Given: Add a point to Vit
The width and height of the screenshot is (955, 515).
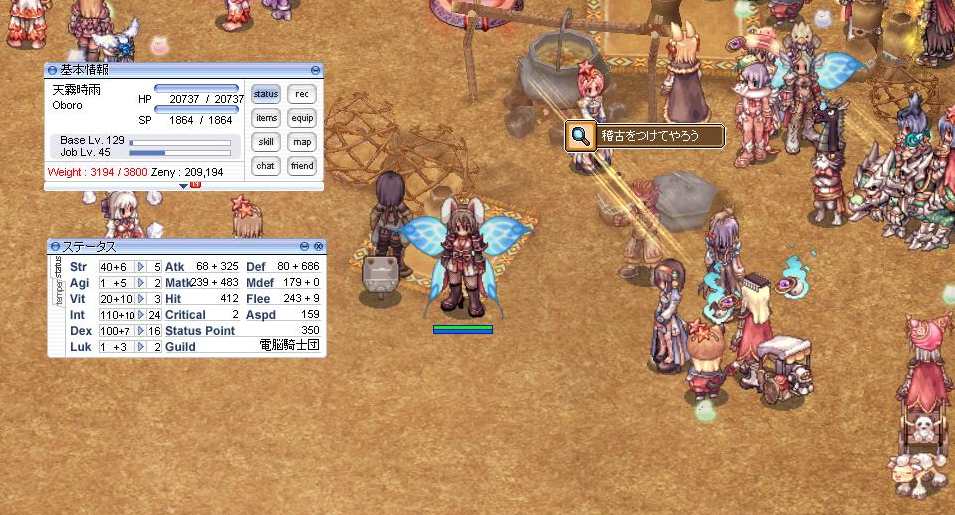Looking at the screenshot, I should 141,299.
